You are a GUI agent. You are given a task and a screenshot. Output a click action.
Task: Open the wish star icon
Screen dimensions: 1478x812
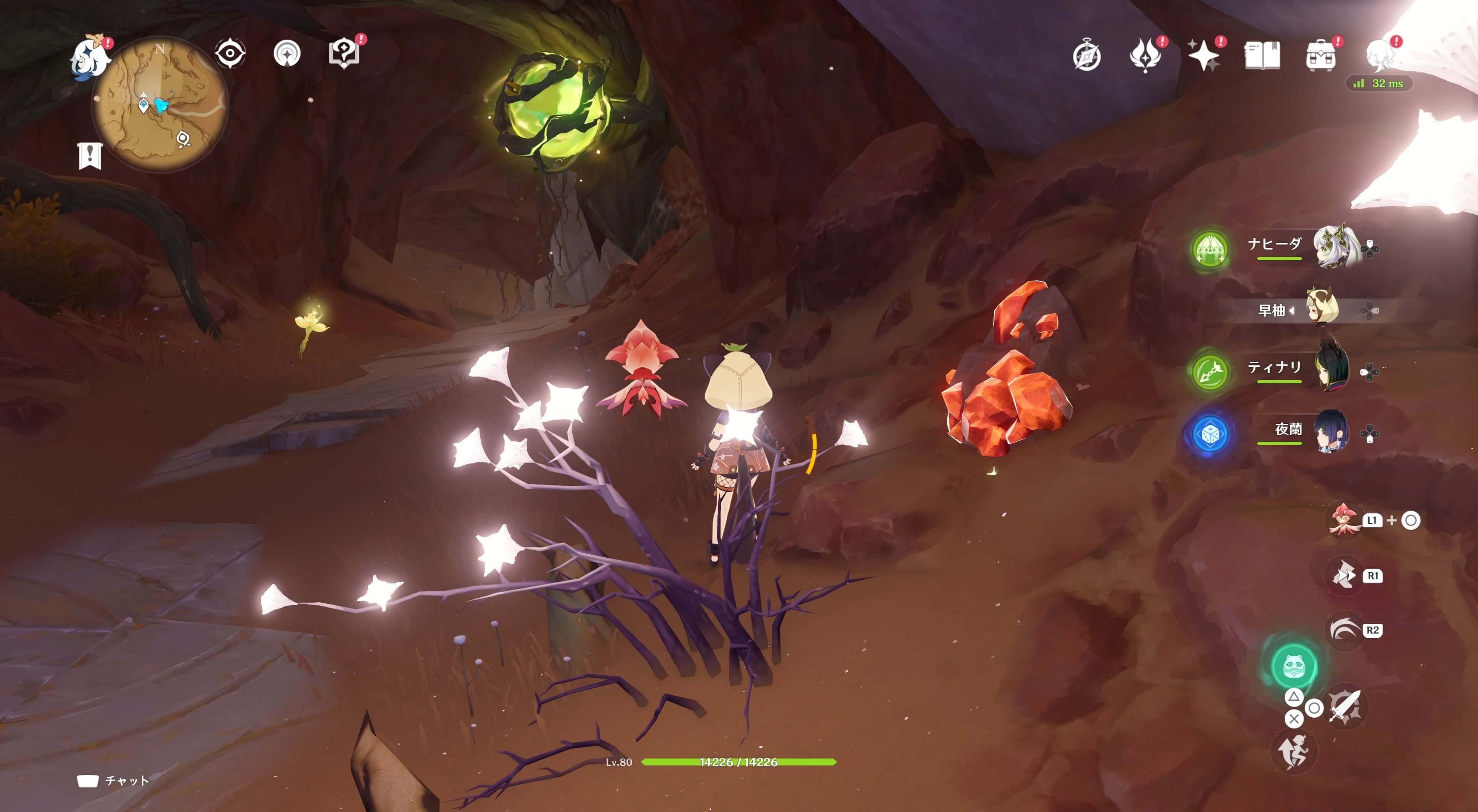pos(1204,56)
